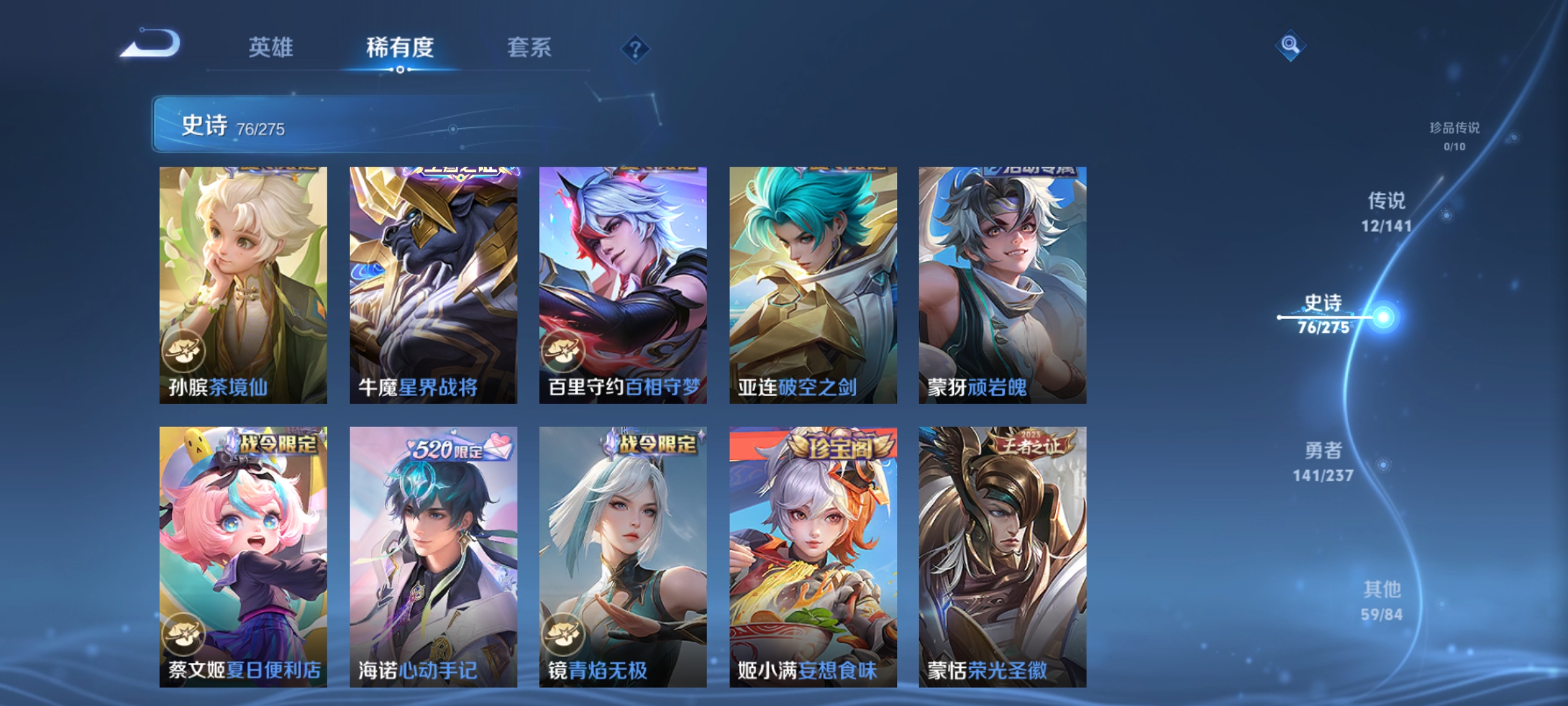
Task: Switch to the 英雄 tab
Action: [272, 48]
